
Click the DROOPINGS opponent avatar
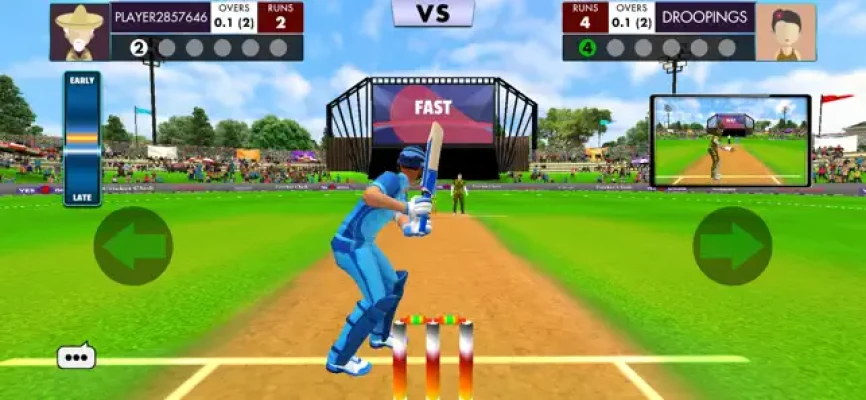click(x=785, y=31)
